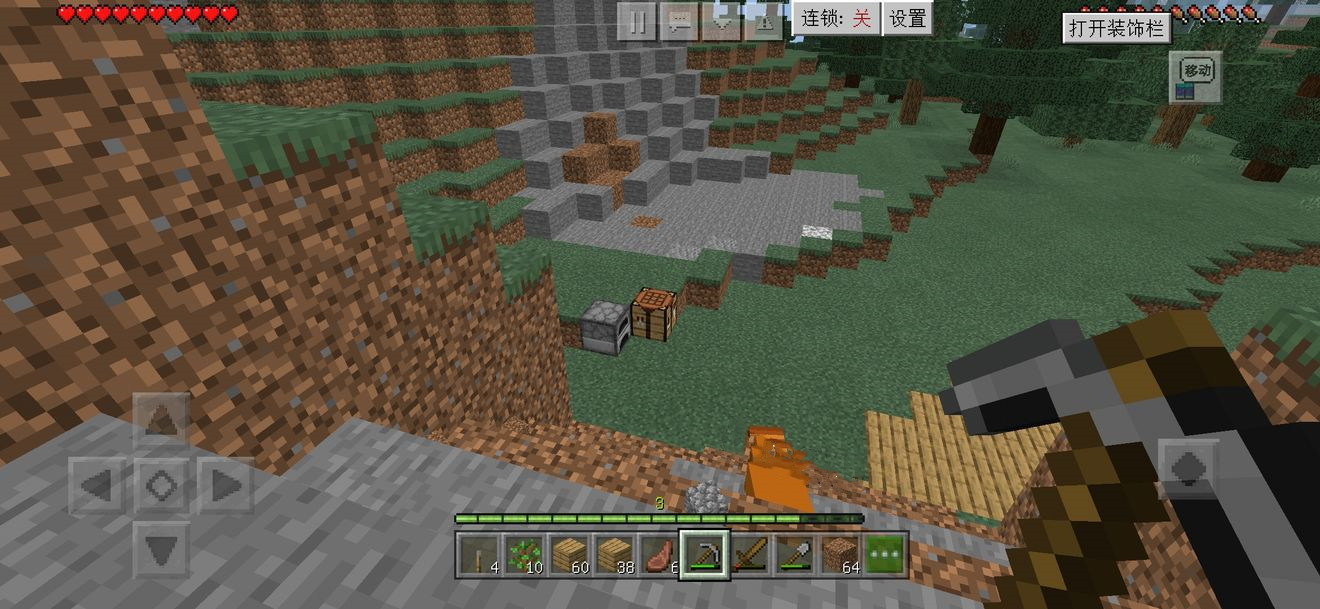Screen dimensions: 1320x609
Task: Click the 打开装饰栏 button
Action: point(1116,28)
